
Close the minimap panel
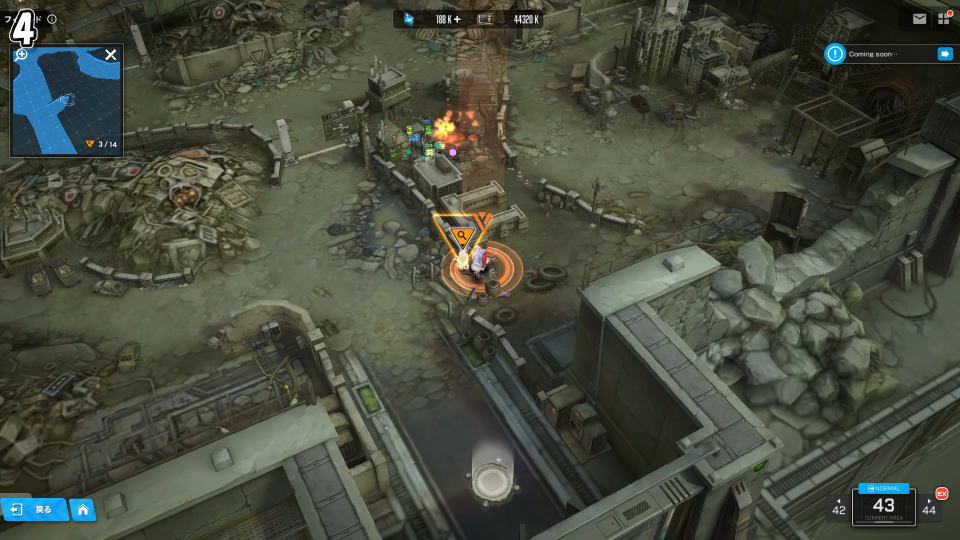111,55
